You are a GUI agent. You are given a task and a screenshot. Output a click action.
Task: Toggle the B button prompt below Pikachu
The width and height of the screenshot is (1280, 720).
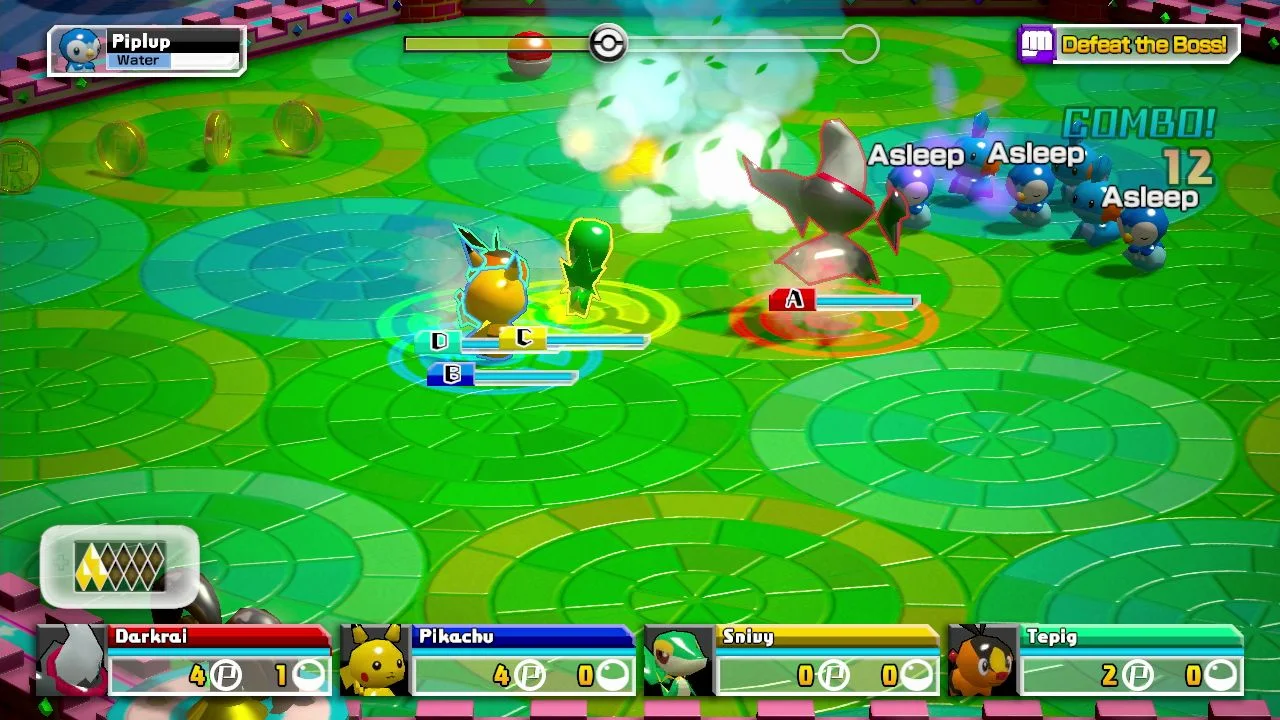[x=452, y=375]
